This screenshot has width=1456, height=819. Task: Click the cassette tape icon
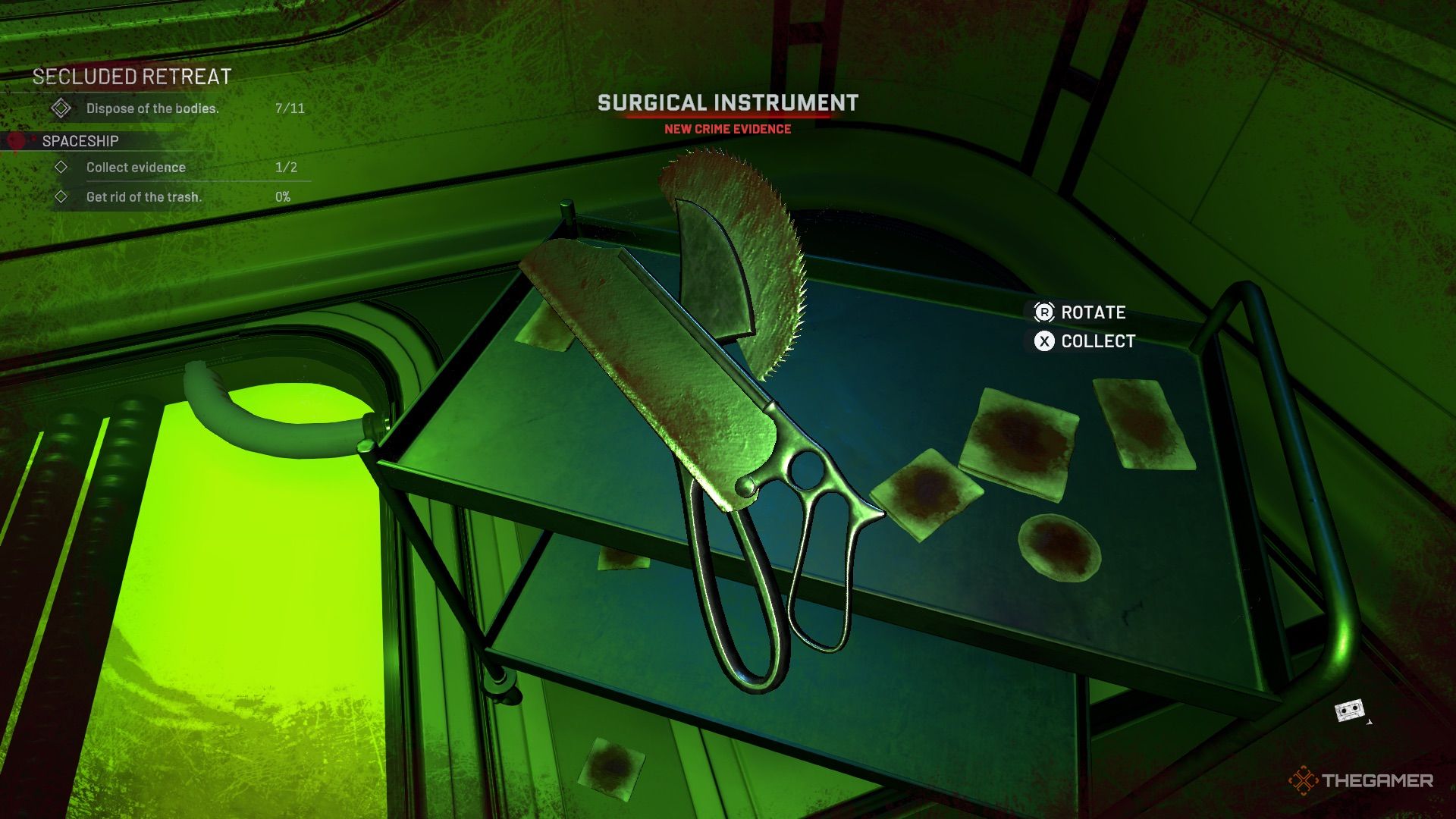[x=1349, y=711]
